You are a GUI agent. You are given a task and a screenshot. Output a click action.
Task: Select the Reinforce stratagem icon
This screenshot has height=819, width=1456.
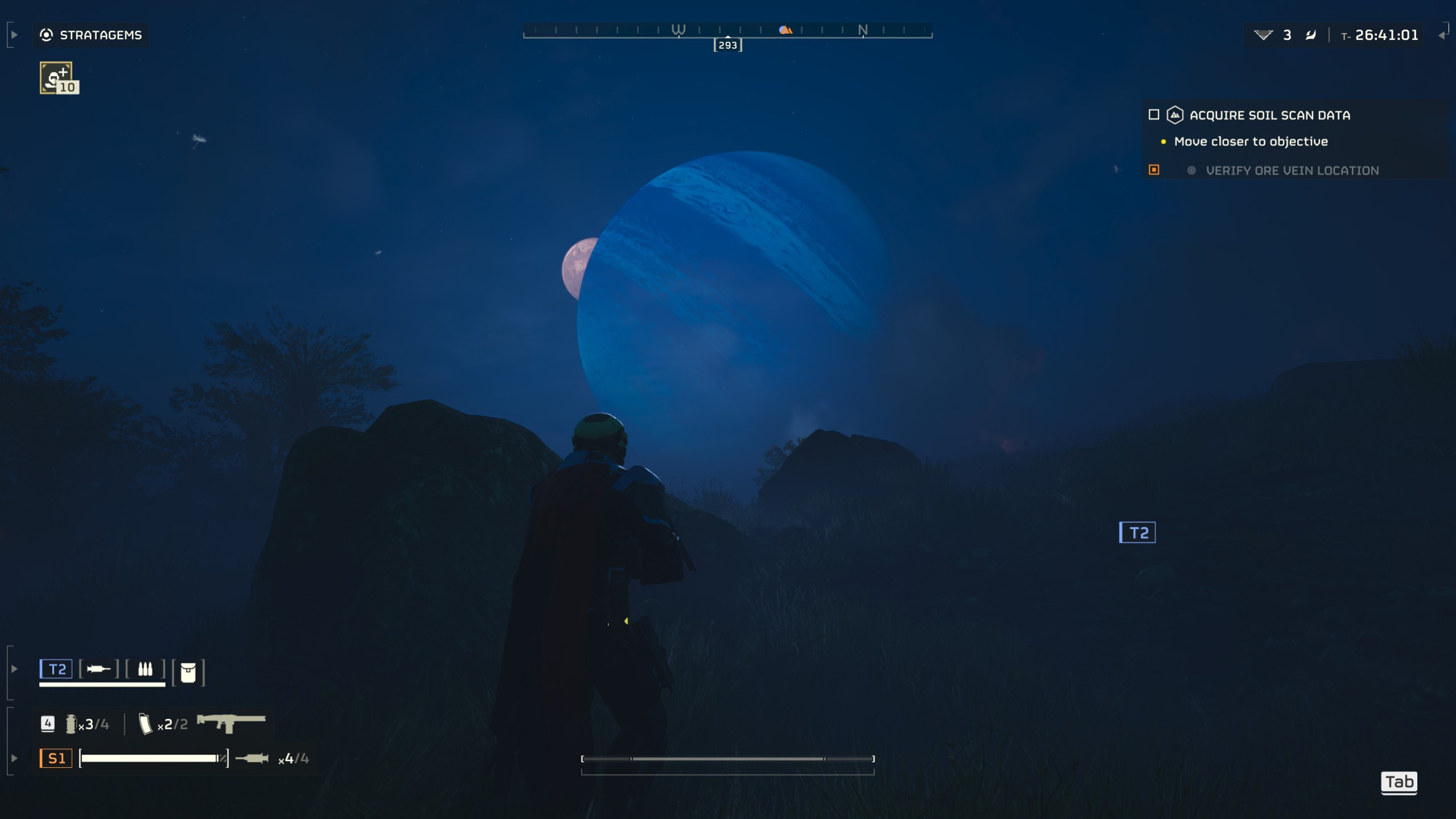click(59, 78)
